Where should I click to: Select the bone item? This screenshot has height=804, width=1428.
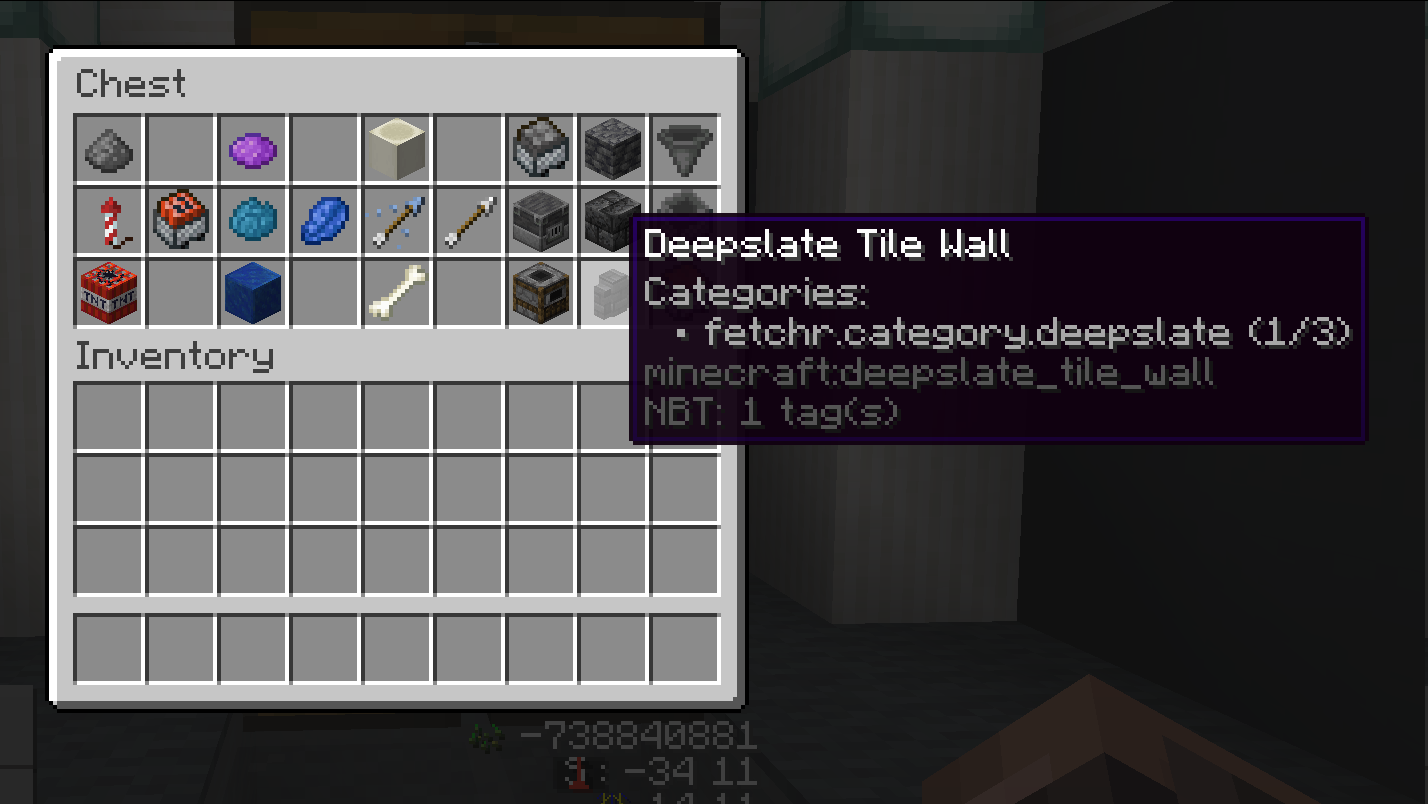pos(397,293)
